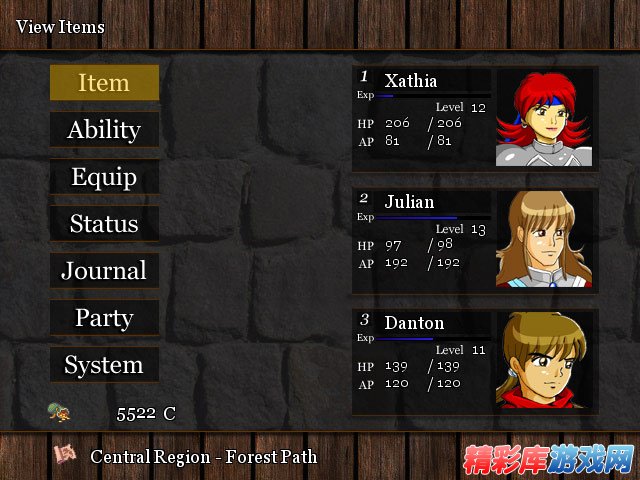
Task: Show the Status screen
Action: 104,224
